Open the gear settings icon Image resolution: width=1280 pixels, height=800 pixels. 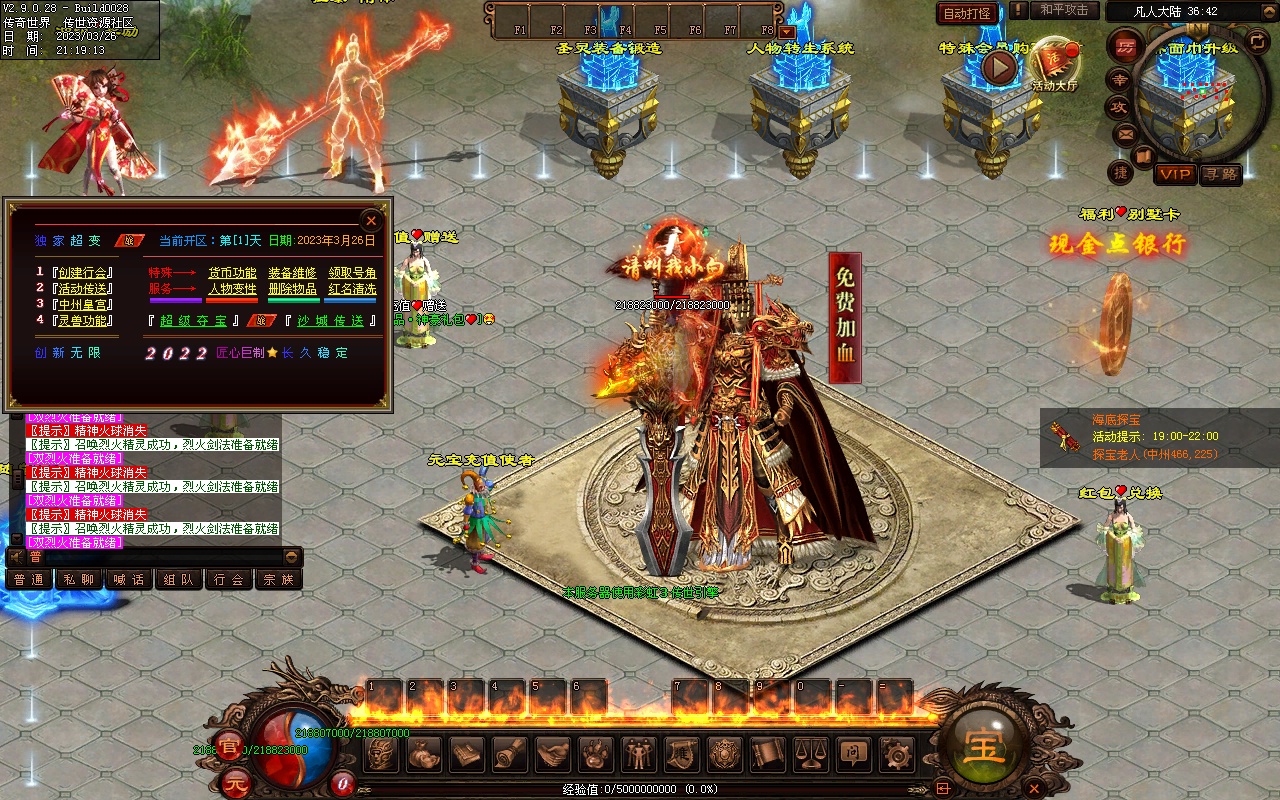pyautogui.click(x=895, y=753)
